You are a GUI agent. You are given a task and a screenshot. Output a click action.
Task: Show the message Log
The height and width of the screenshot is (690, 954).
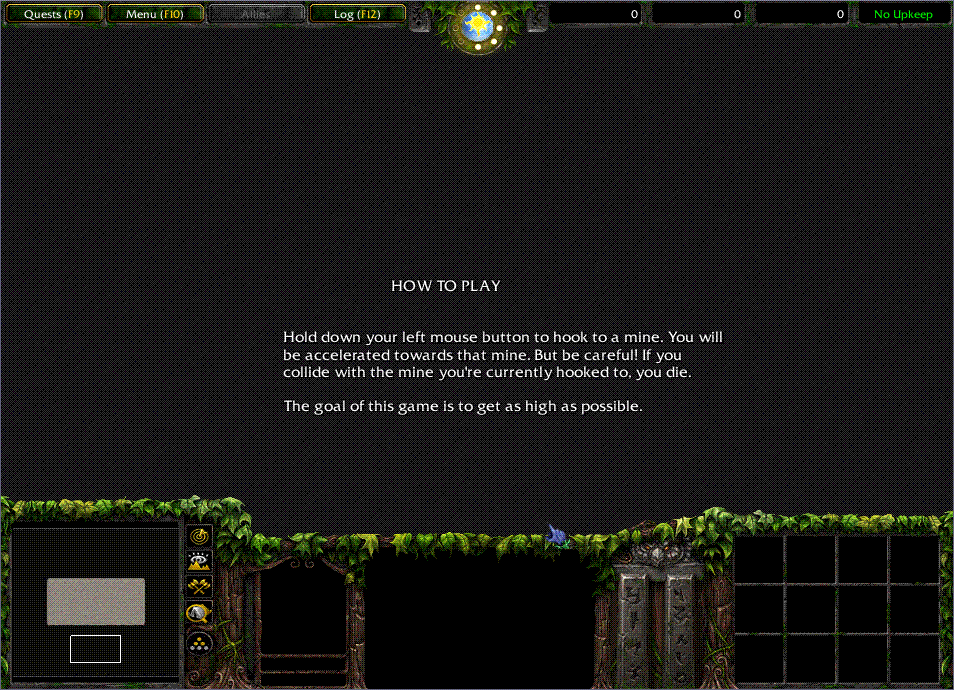[357, 14]
